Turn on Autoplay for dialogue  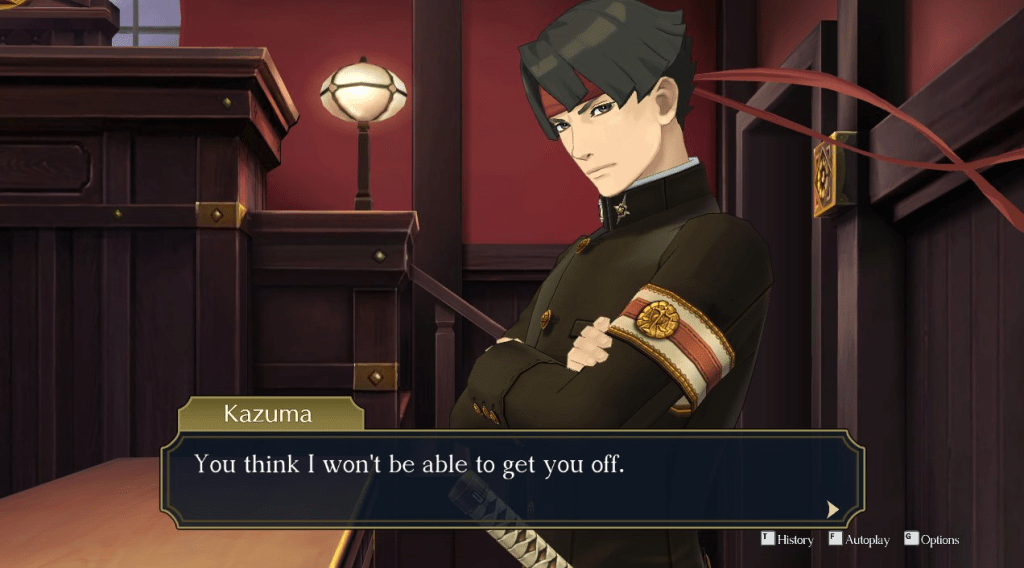[x=859, y=540]
